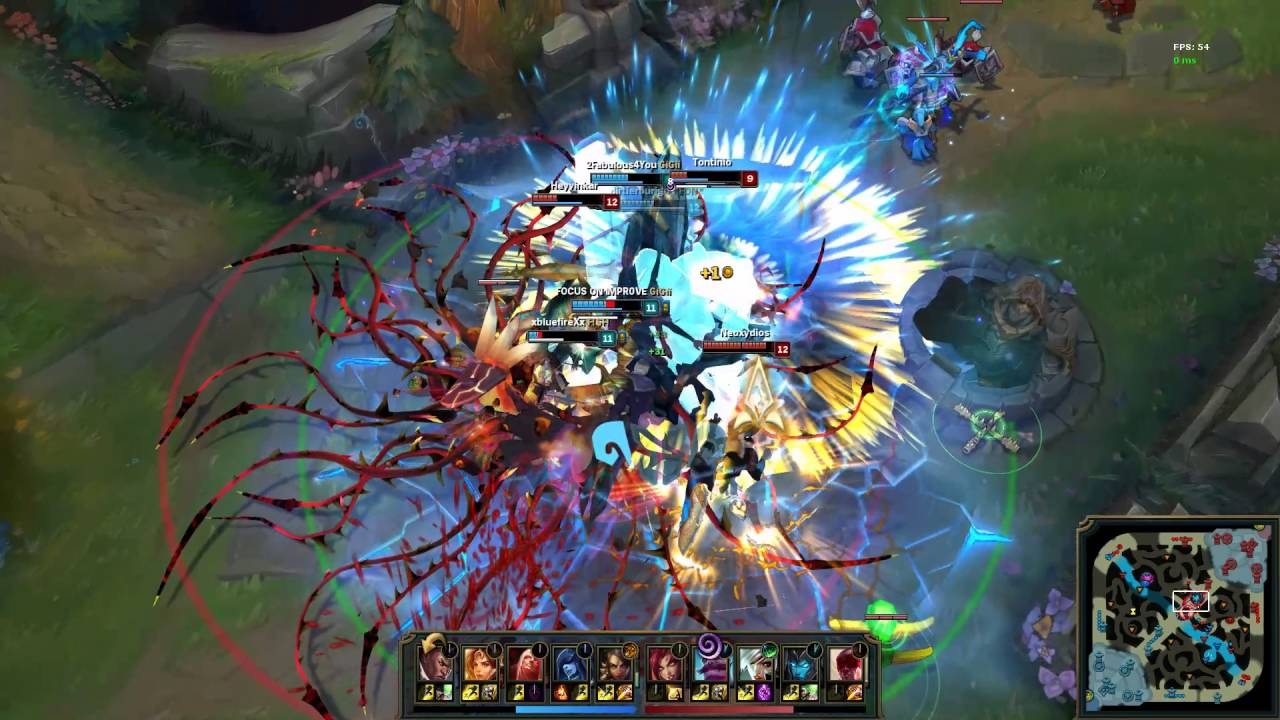The image size is (1280, 720).
Task: Select Riven's white-haired champion portrait
Action: click(754, 663)
